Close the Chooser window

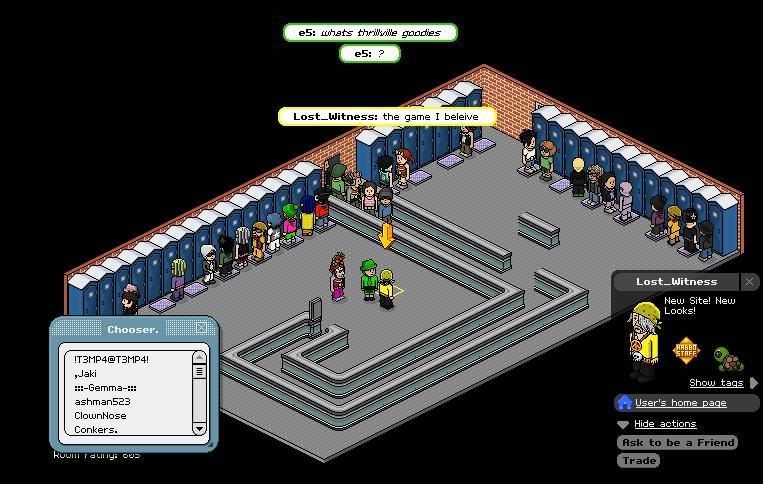click(201, 328)
